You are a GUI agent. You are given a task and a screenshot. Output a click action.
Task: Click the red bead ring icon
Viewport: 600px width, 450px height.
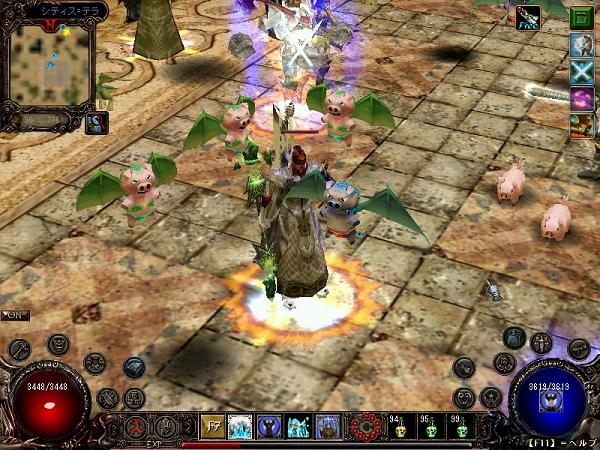(x=364, y=427)
